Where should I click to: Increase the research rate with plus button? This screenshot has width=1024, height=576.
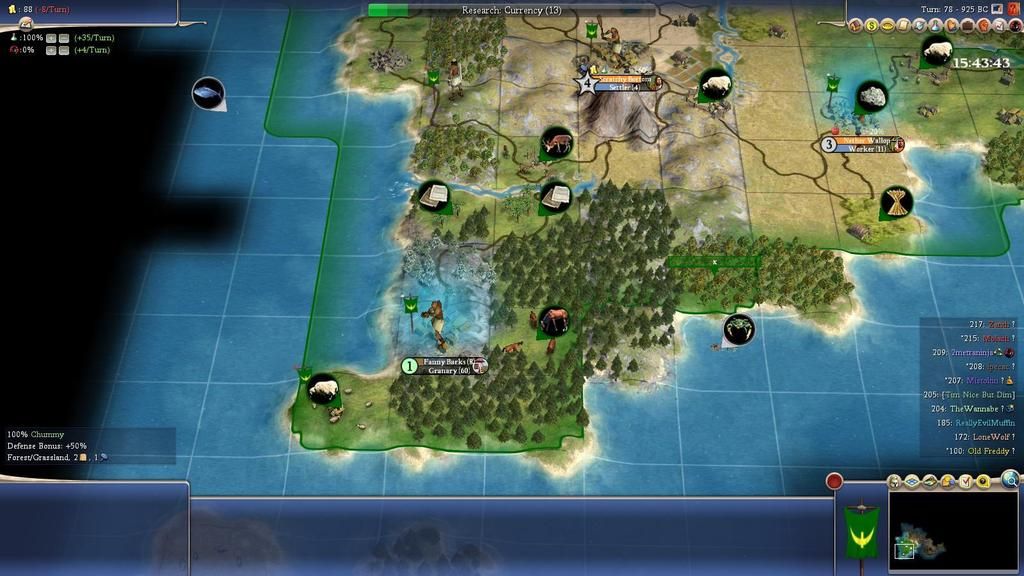(50, 38)
